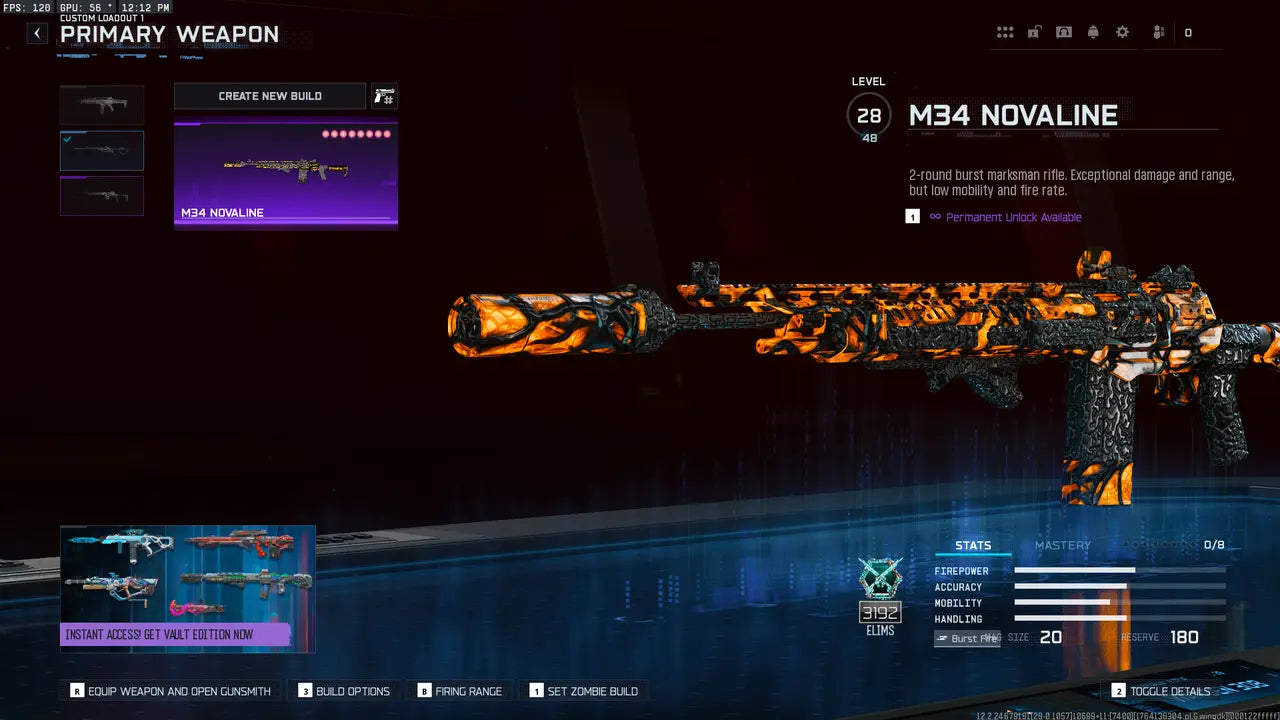The height and width of the screenshot is (720, 1280).
Task: Open notifications via the bell icon
Action: click(1093, 33)
